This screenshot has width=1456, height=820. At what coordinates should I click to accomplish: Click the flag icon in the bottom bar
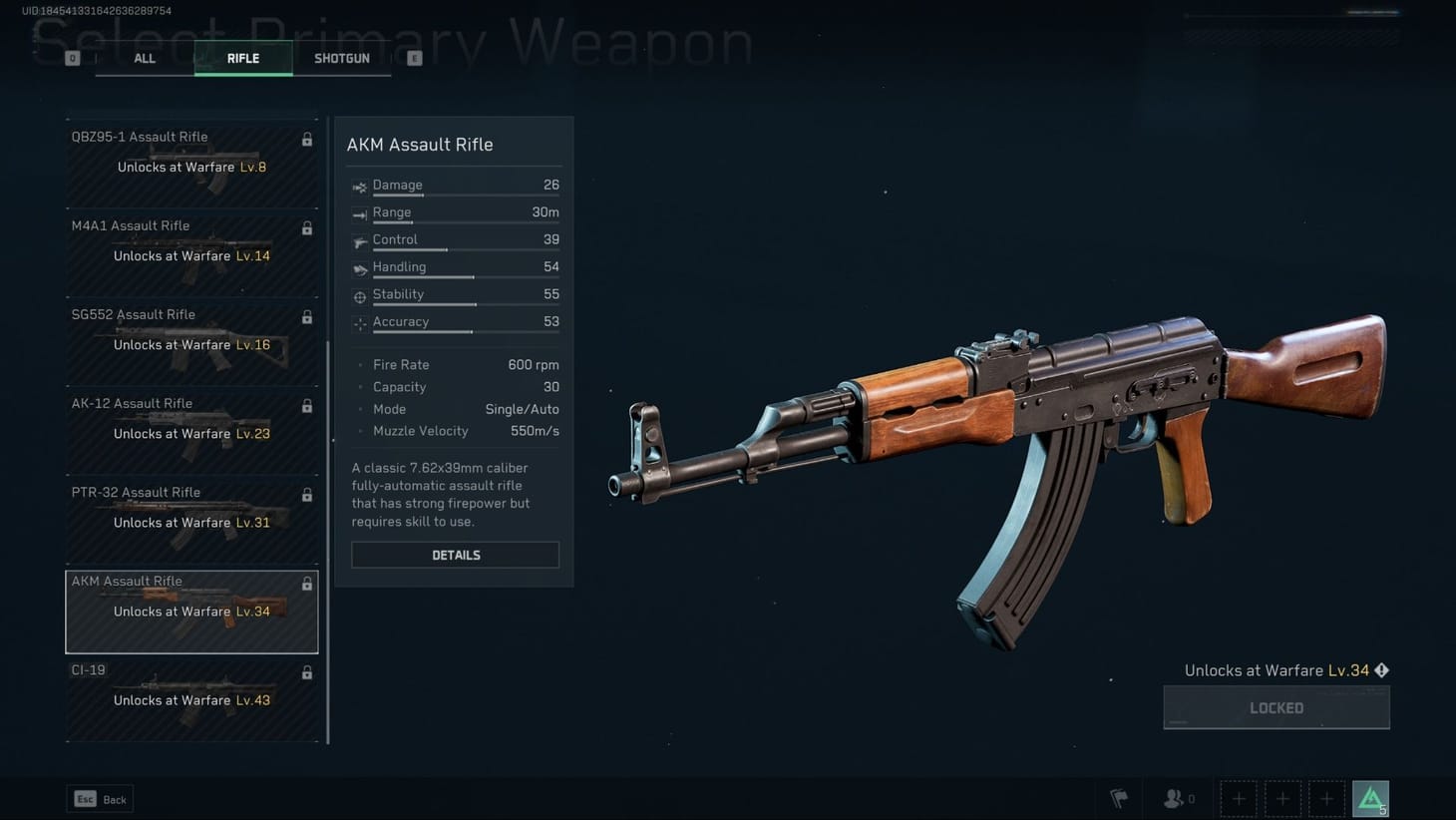click(1119, 798)
